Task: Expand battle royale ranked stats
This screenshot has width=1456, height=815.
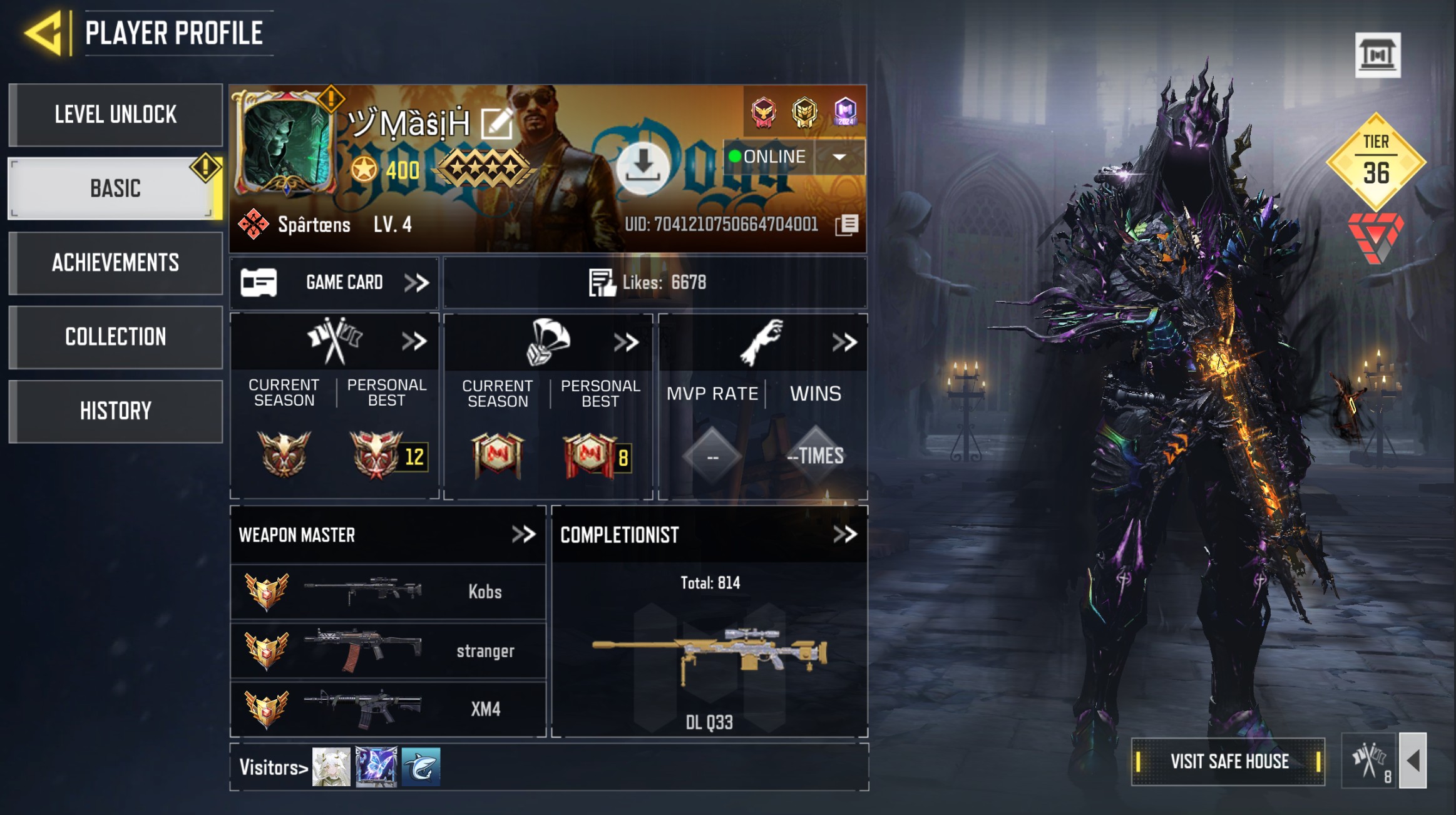Action: click(626, 342)
